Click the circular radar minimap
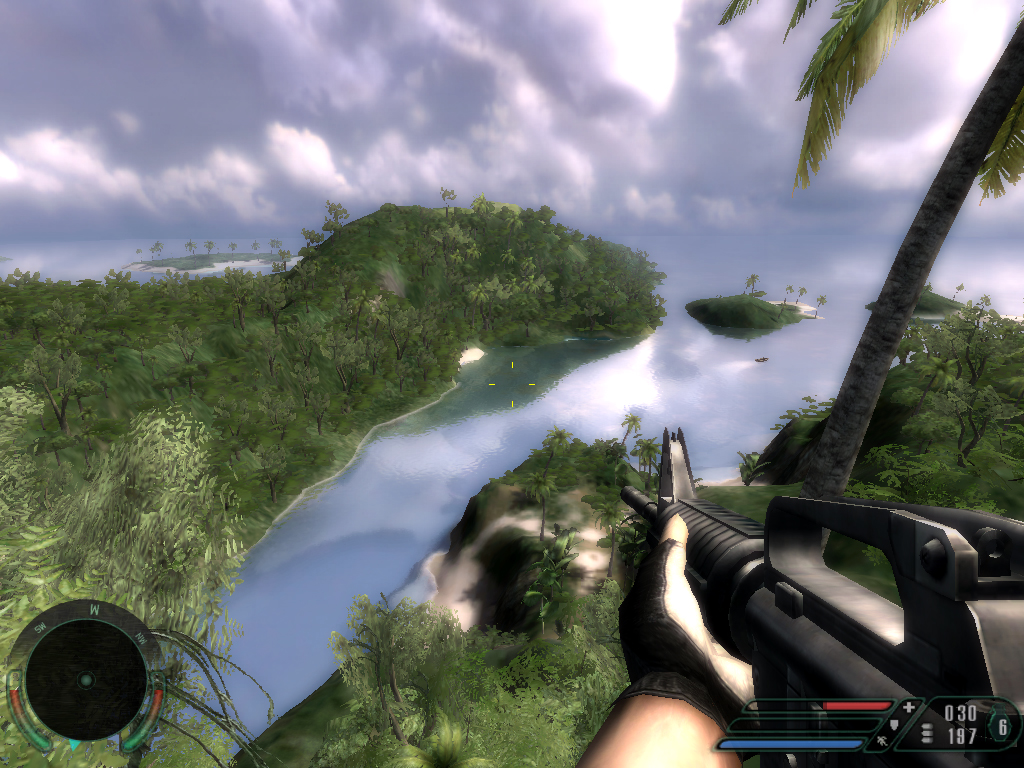The image size is (1024, 768). click(x=86, y=679)
